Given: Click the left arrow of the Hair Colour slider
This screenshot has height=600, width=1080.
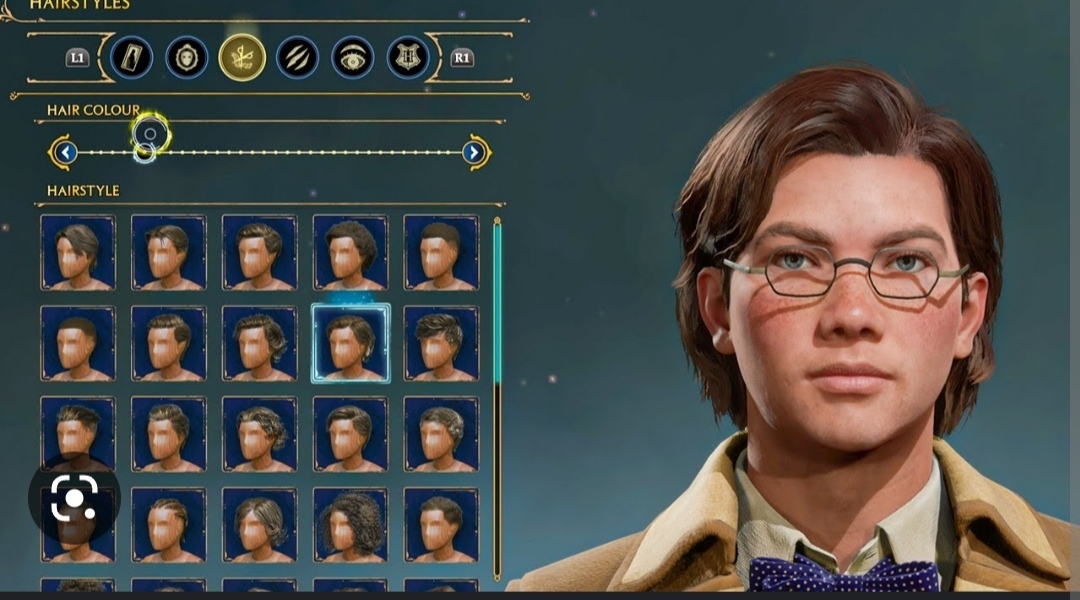Looking at the screenshot, I should click(x=66, y=152).
